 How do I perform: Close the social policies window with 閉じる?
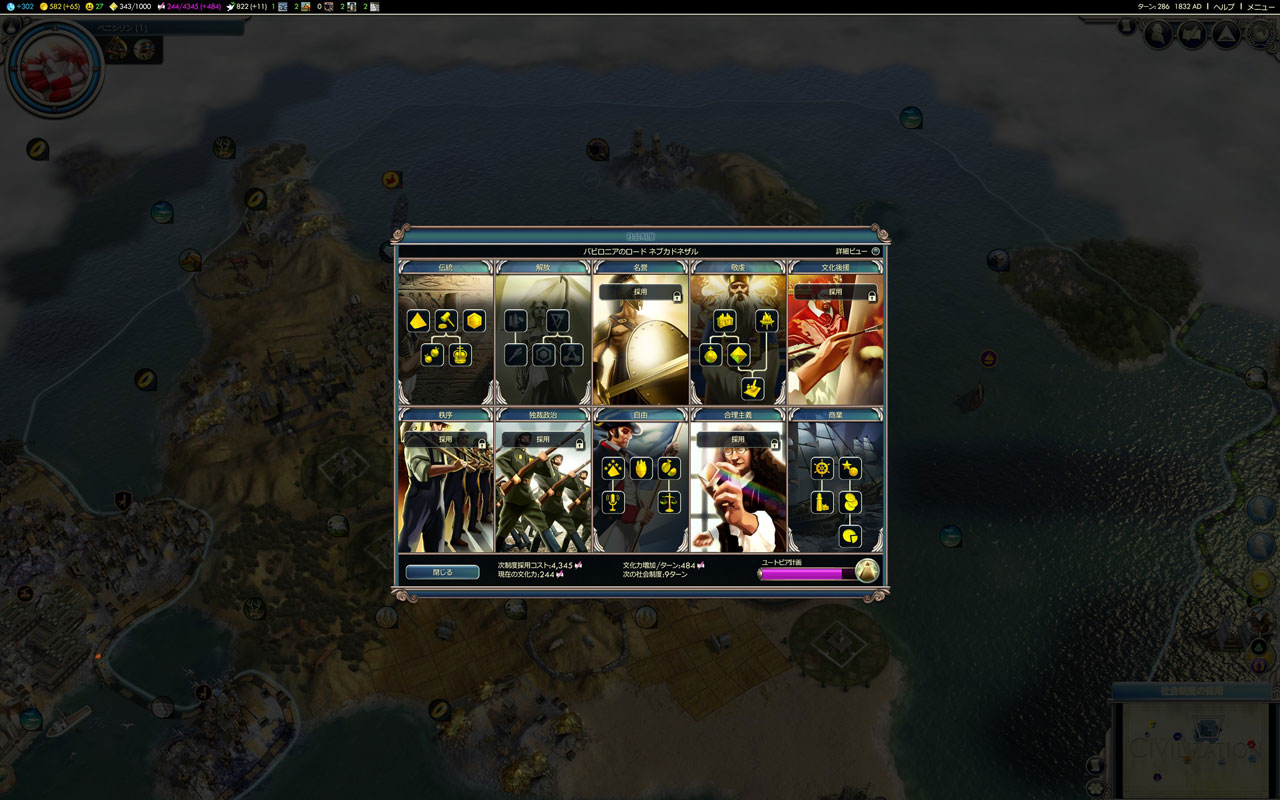pos(442,572)
